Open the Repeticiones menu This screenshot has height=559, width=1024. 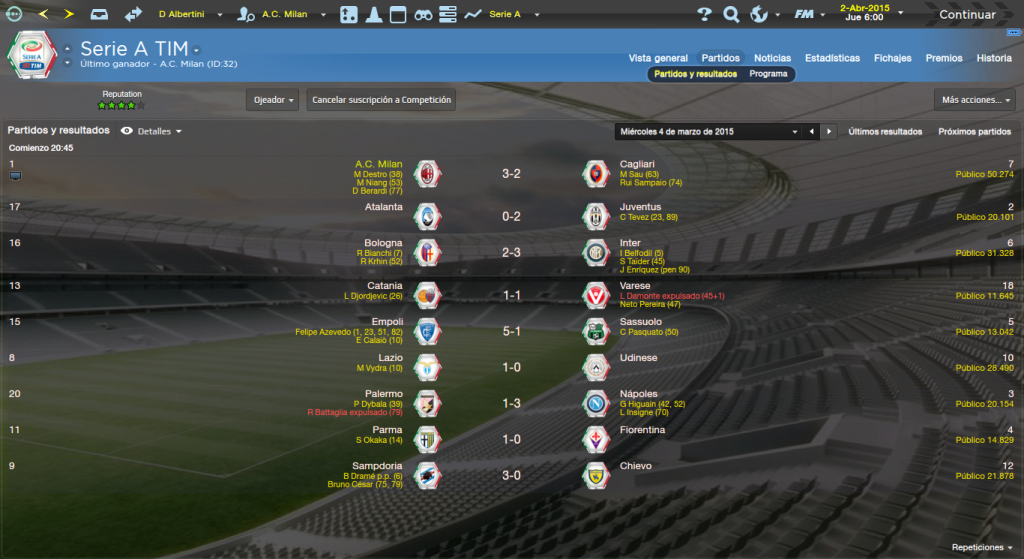pos(982,547)
